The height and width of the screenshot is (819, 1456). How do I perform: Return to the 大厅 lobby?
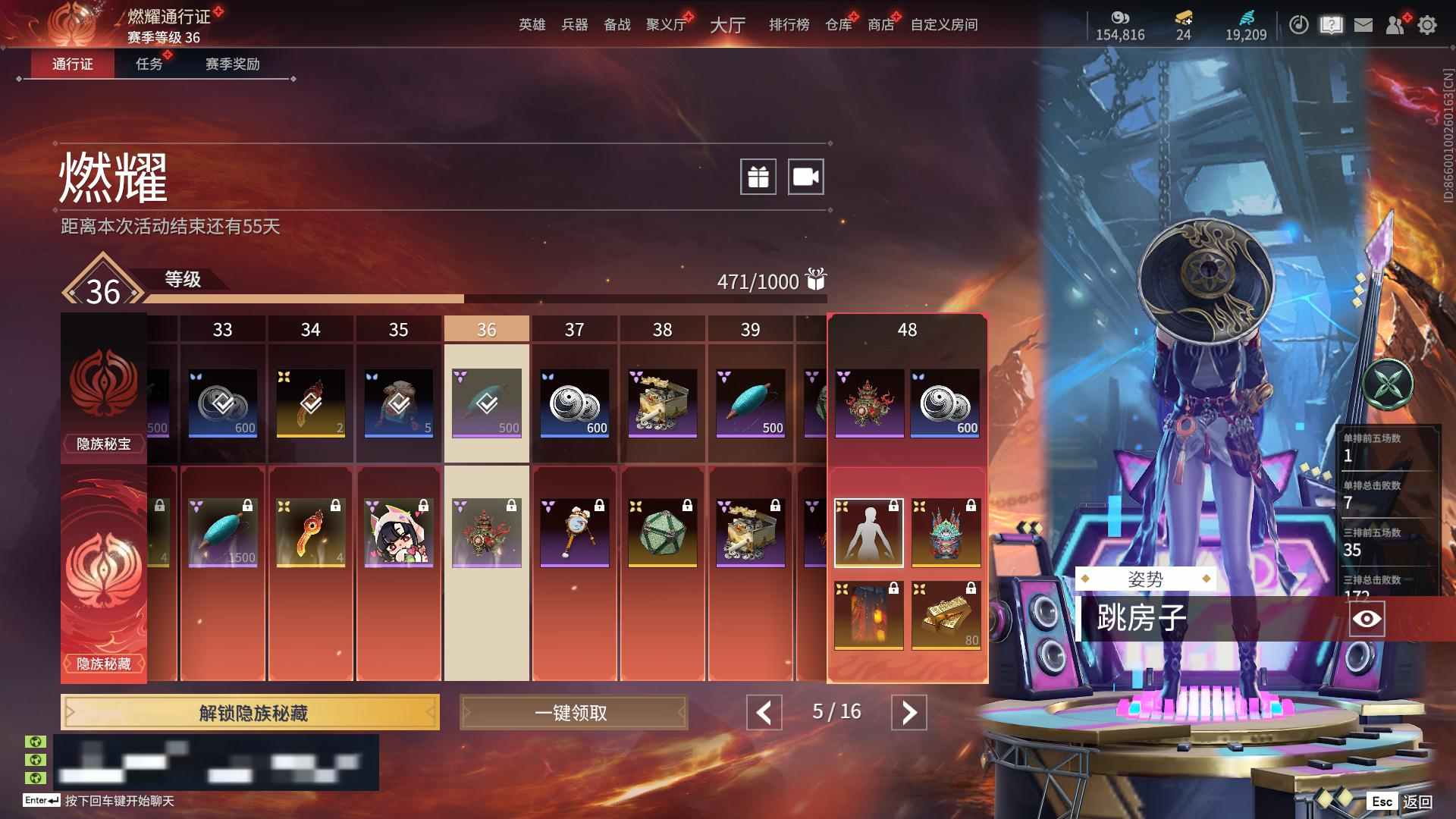(x=727, y=25)
